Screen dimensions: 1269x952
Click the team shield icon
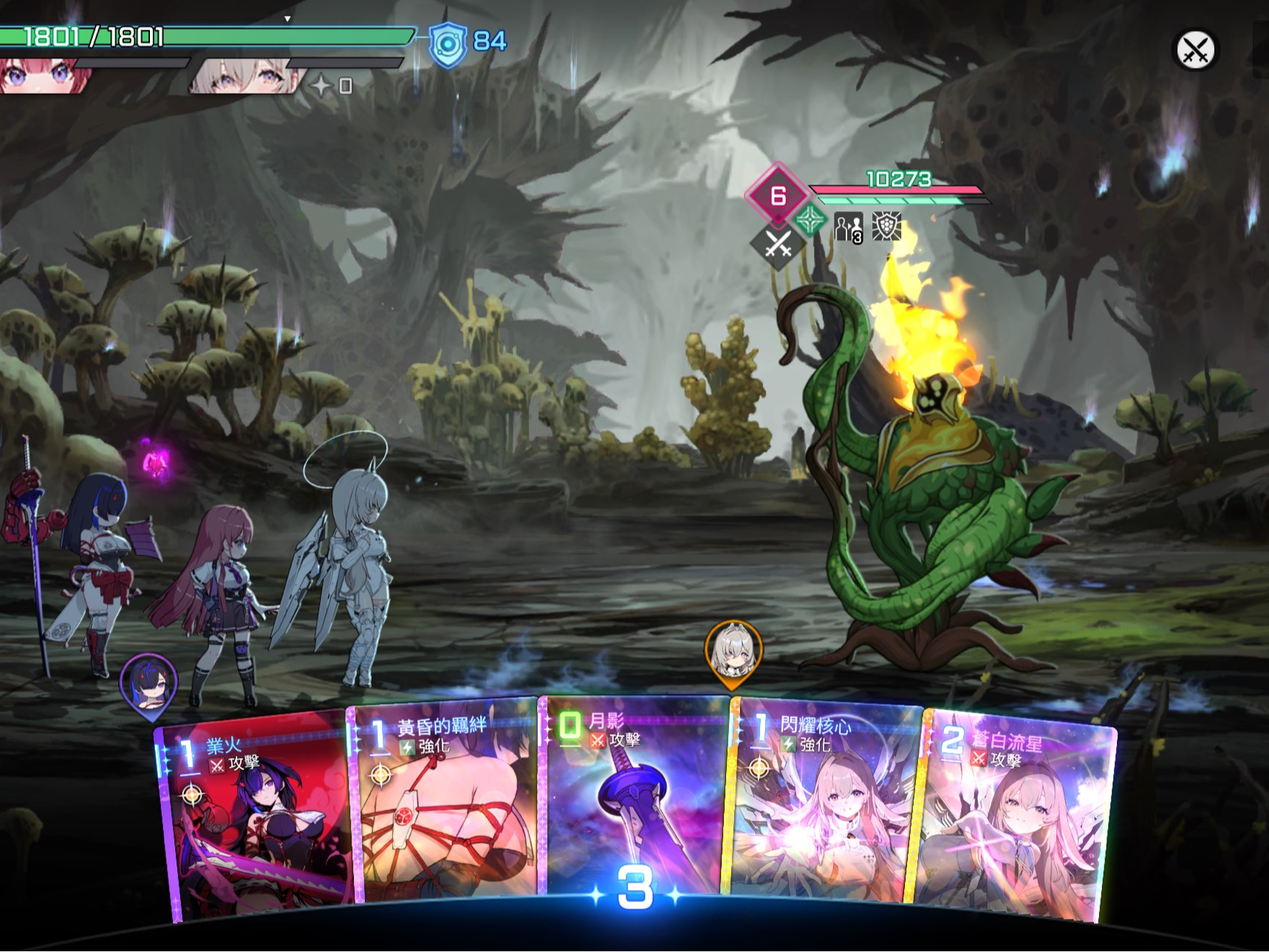[448, 44]
